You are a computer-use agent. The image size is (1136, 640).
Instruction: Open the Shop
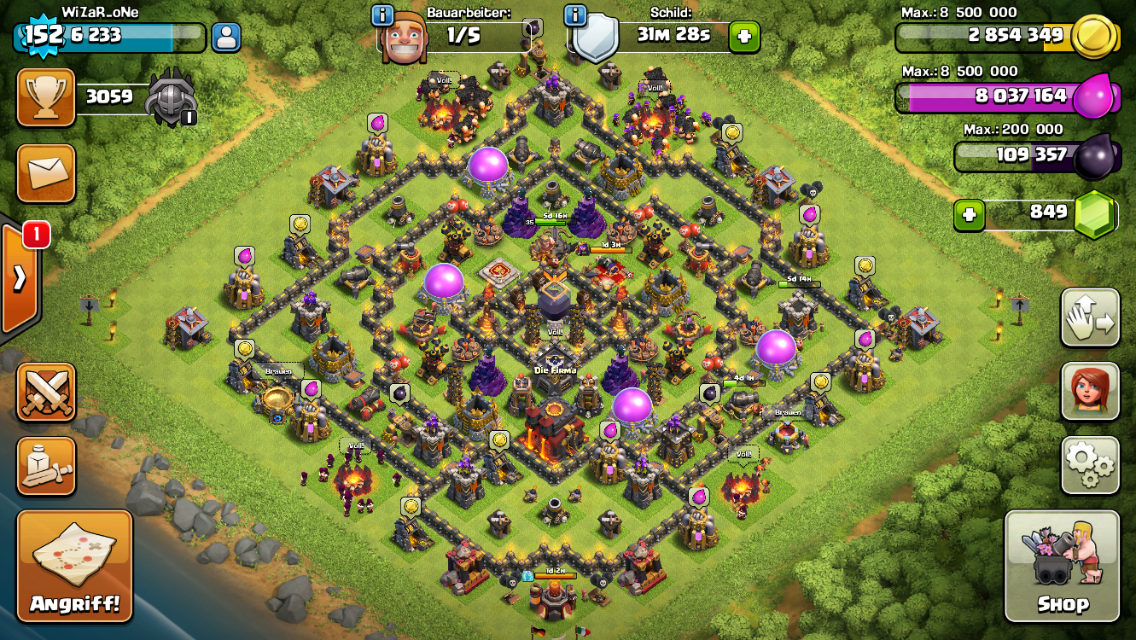pos(1061,566)
